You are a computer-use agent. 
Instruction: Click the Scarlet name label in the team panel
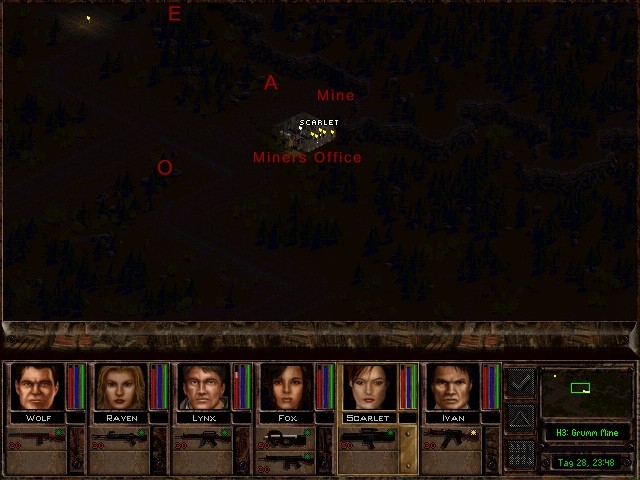(x=370, y=417)
